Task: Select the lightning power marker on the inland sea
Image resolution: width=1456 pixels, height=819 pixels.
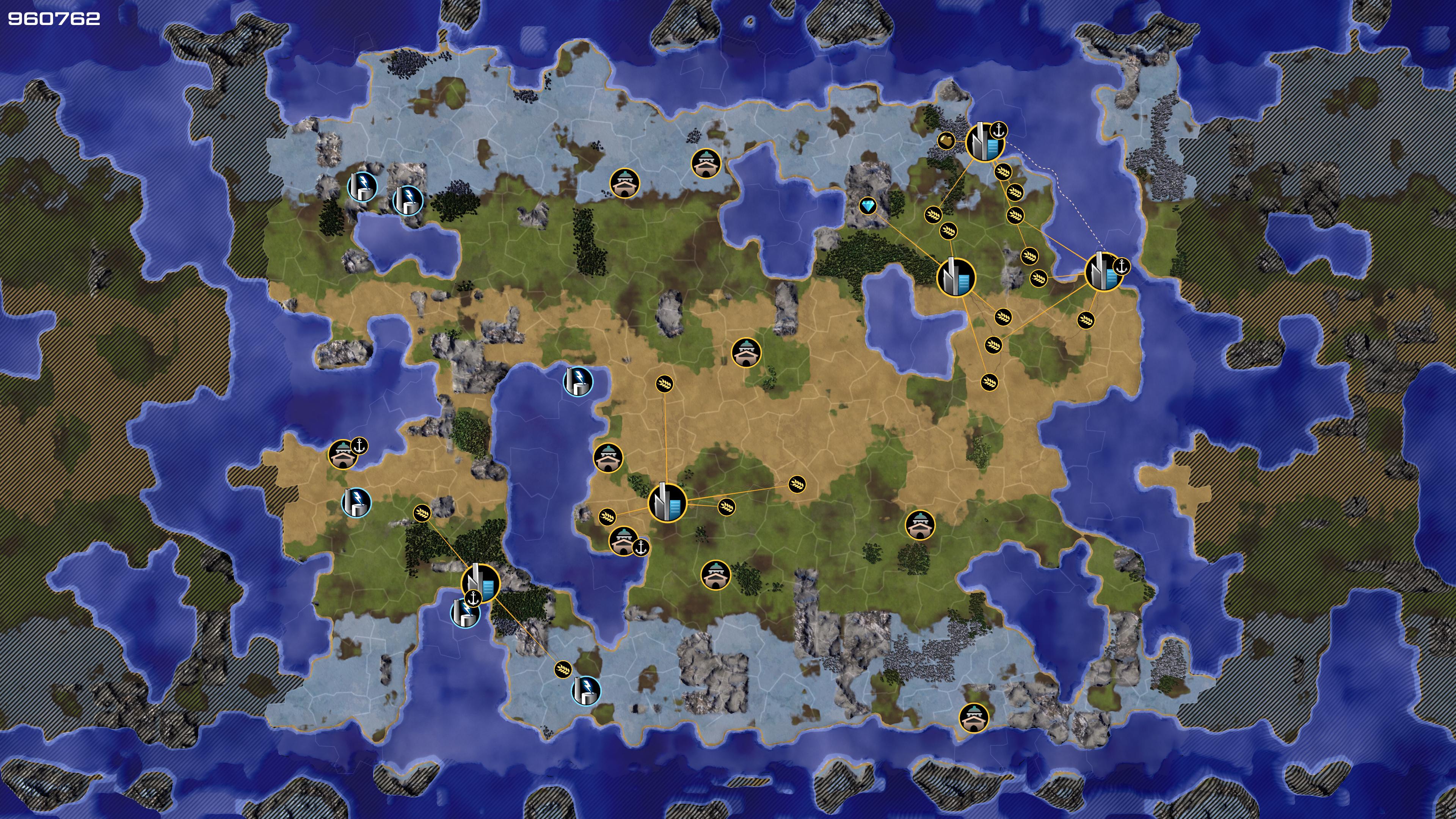Action: pos(578,381)
